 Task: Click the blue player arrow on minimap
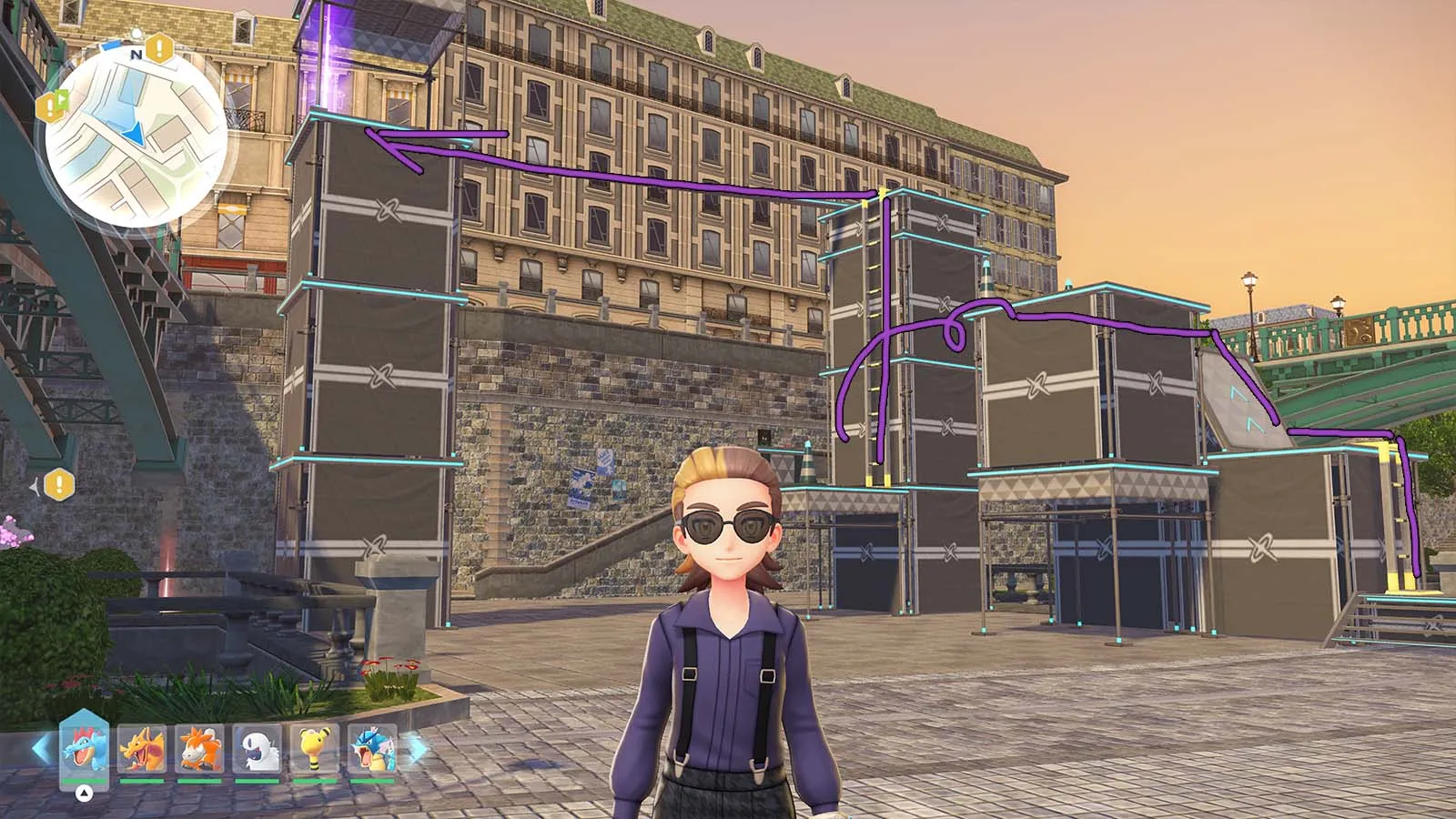135,135
